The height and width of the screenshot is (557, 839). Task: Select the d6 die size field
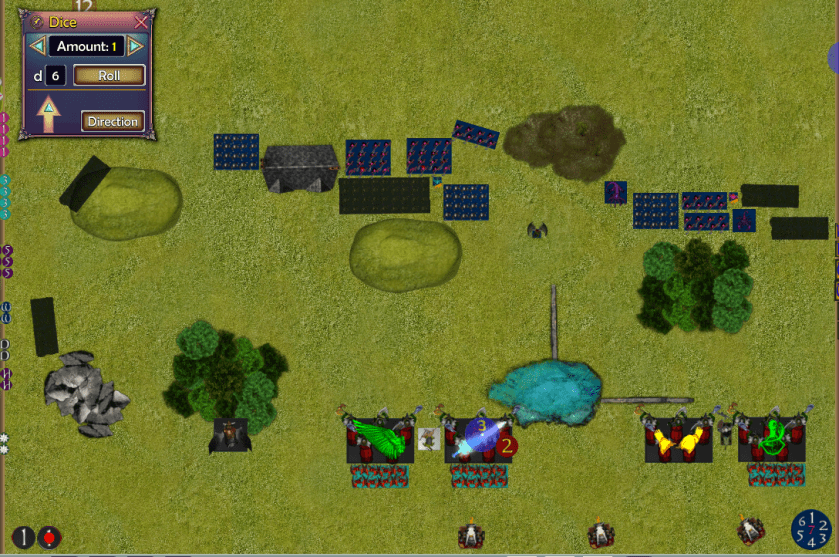pyautogui.click(x=56, y=75)
